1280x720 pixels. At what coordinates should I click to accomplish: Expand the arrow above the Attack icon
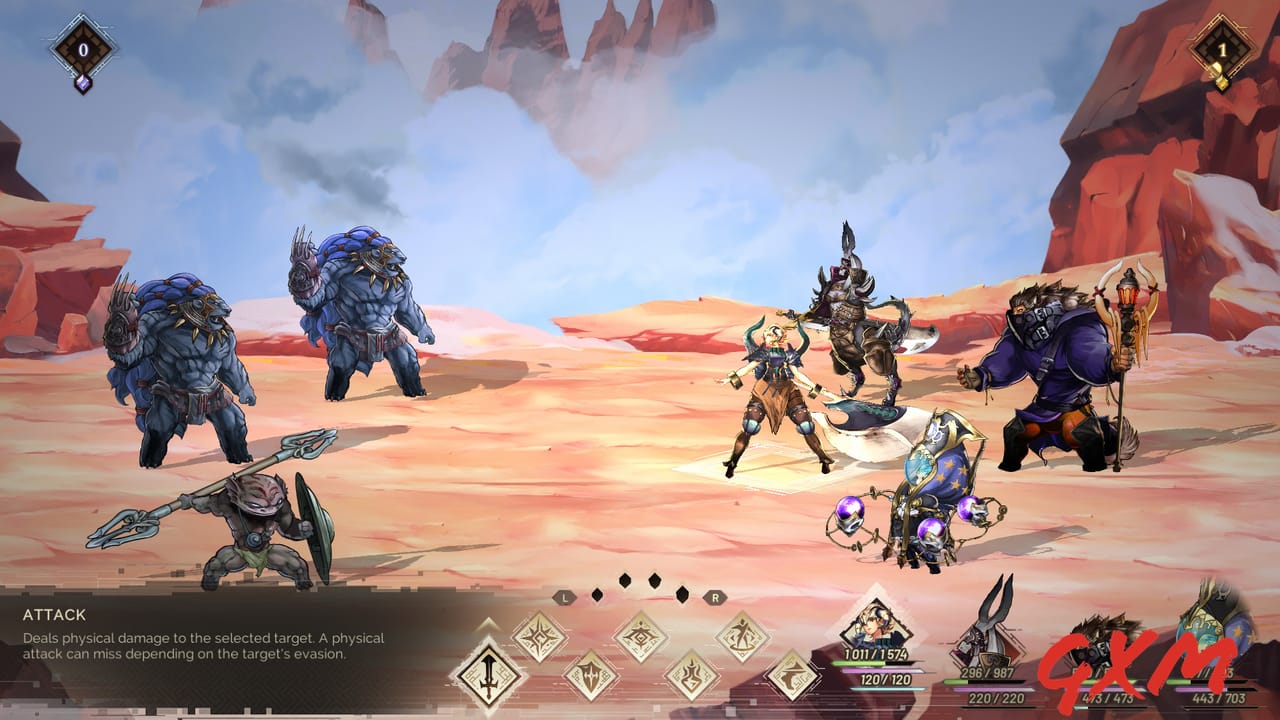coord(487,626)
